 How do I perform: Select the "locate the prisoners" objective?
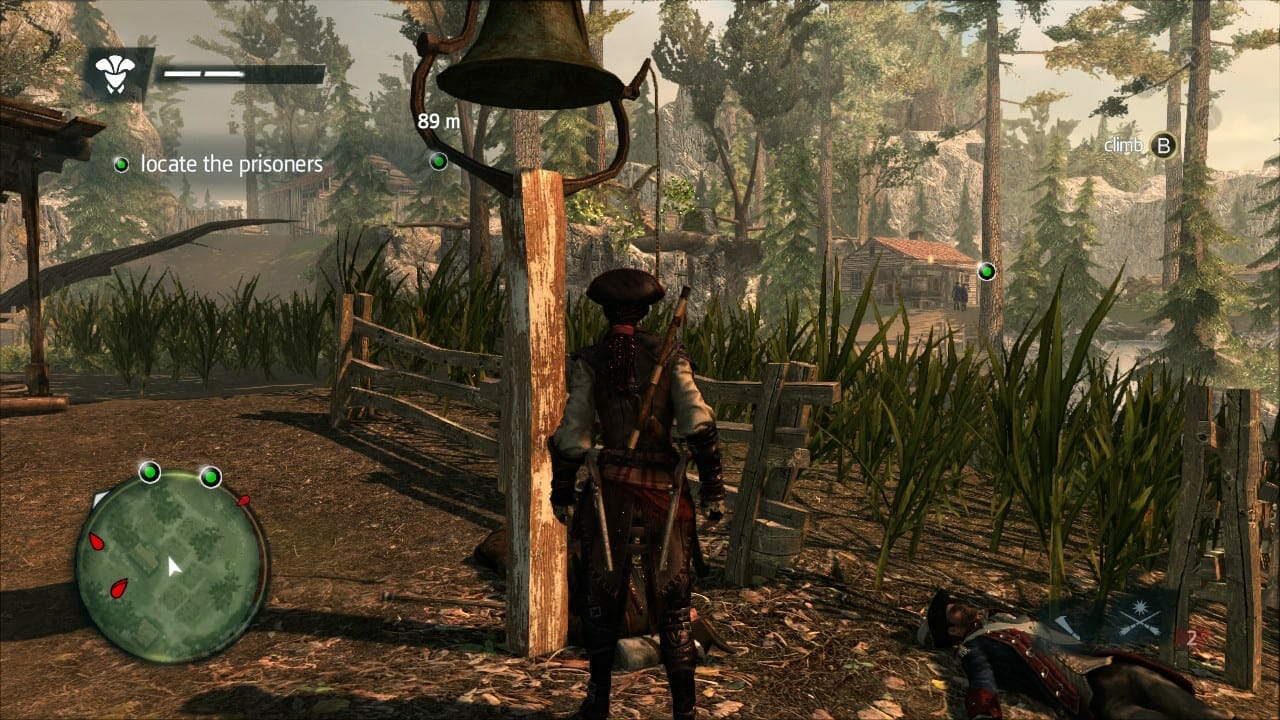[x=231, y=164]
